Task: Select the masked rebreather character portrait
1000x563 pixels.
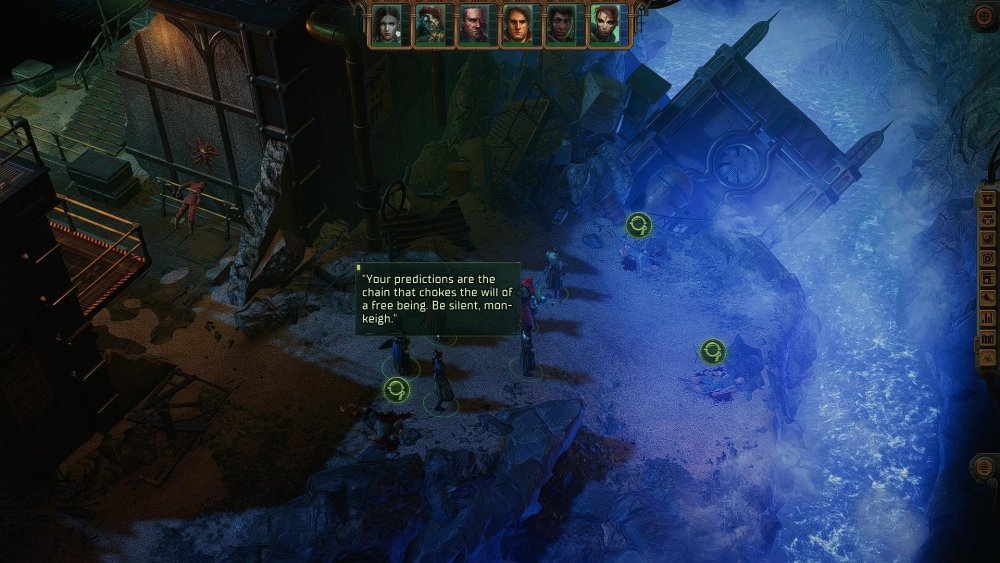Action: [x=430, y=25]
